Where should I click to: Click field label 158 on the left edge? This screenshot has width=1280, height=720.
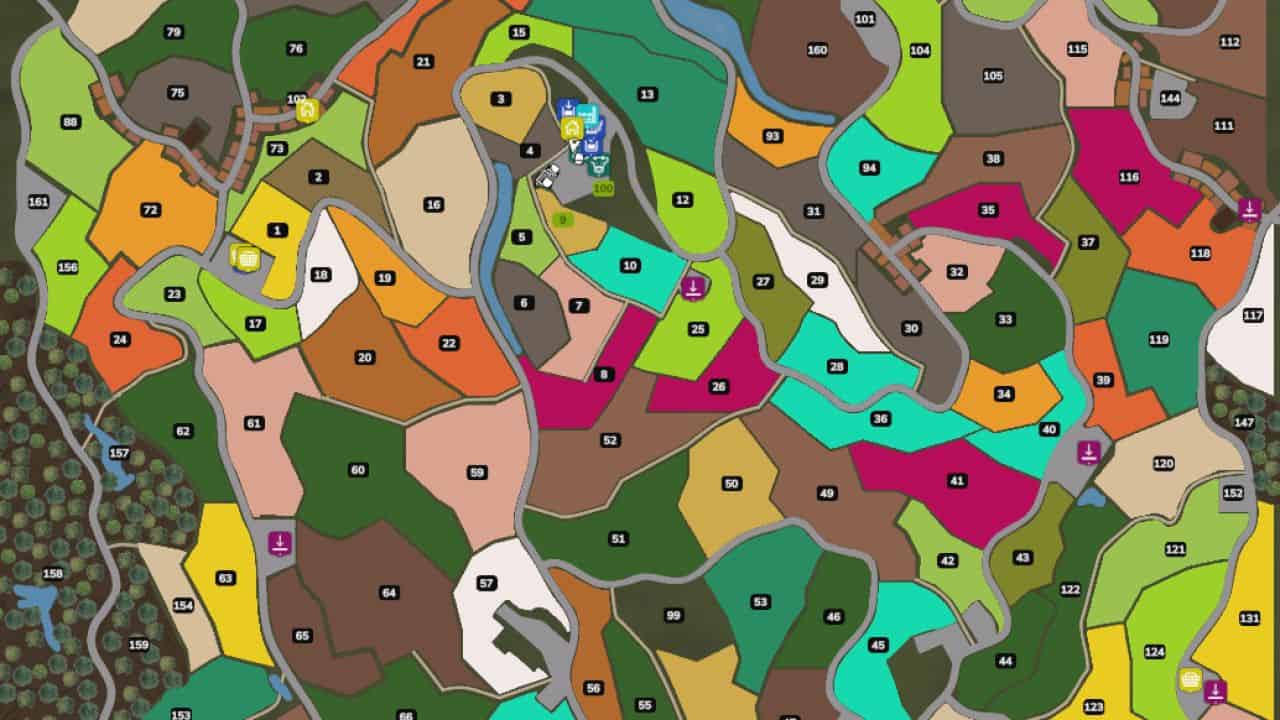coord(52,574)
